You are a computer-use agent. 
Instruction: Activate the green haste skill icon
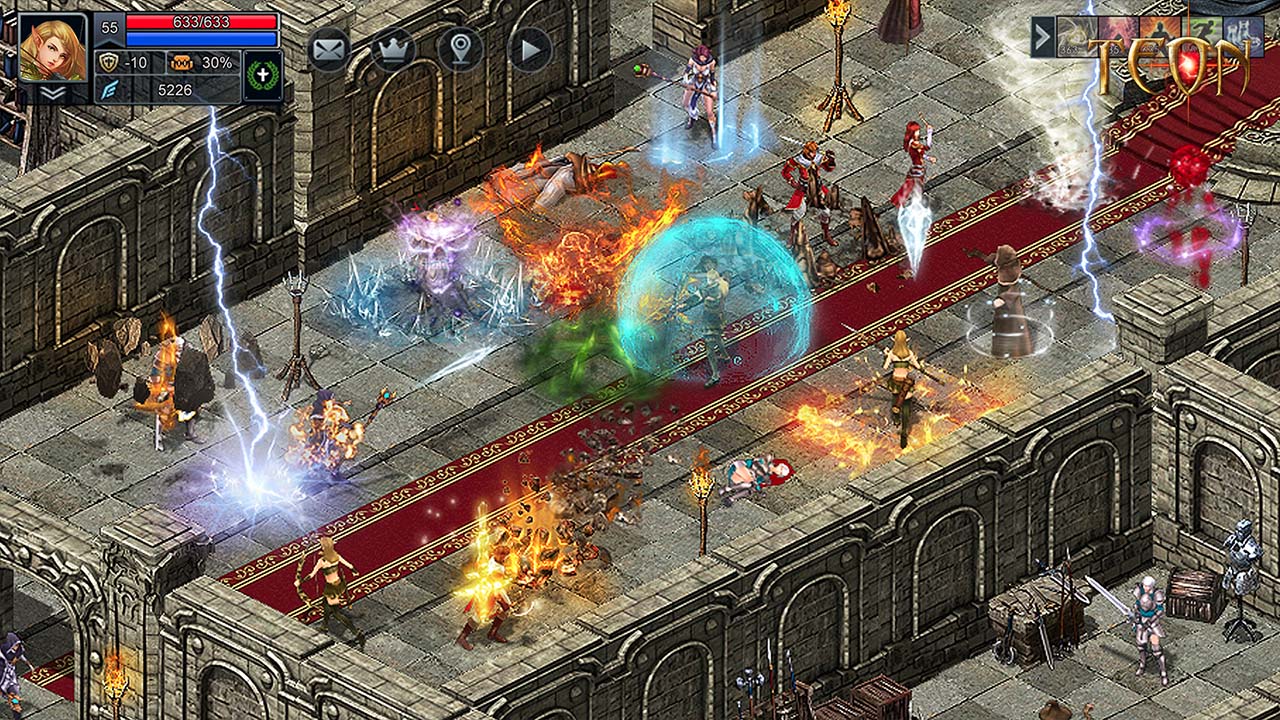click(1202, 33)
